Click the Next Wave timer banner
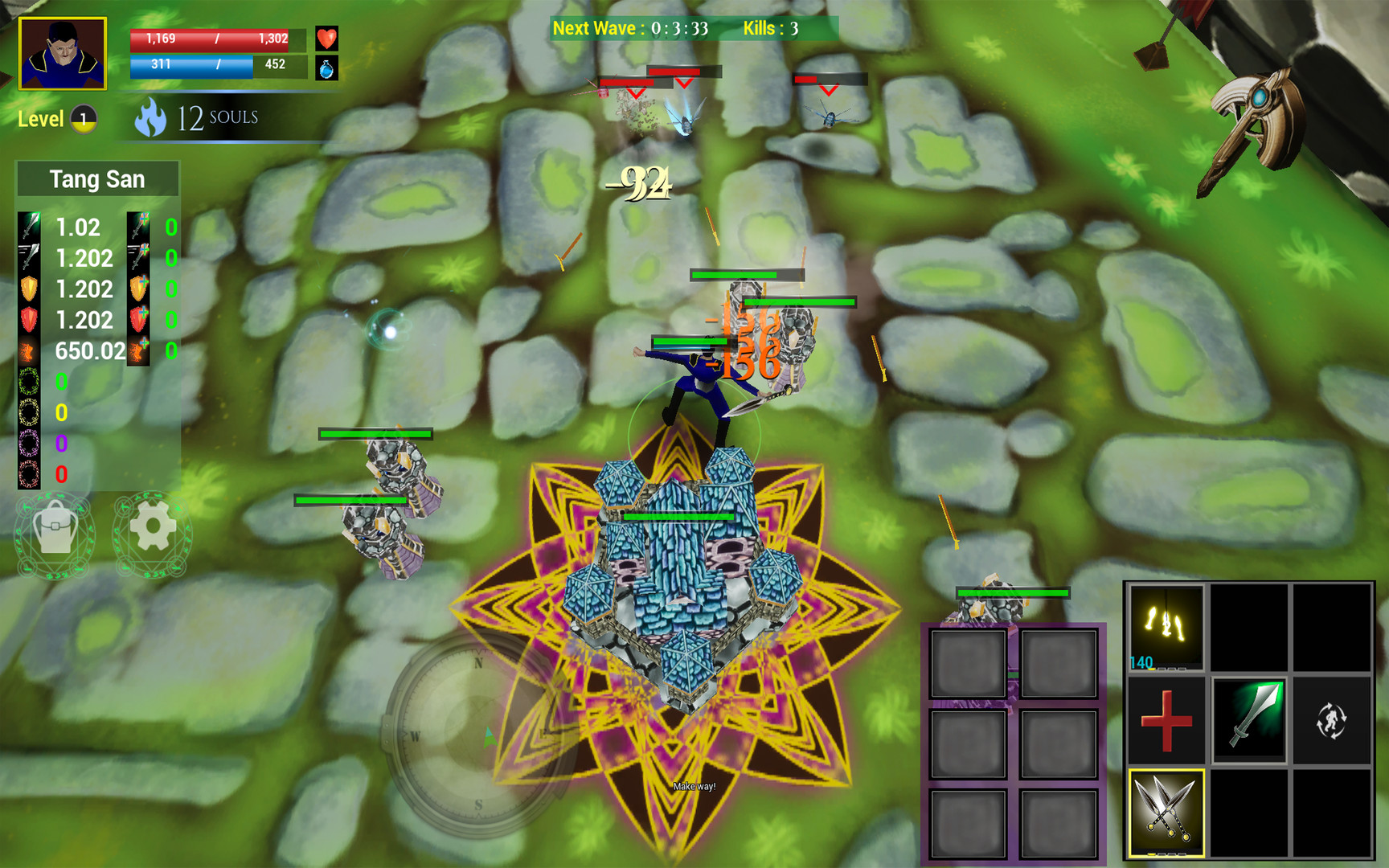Viewport: 1389px width, 868px height. pos(632,29)
